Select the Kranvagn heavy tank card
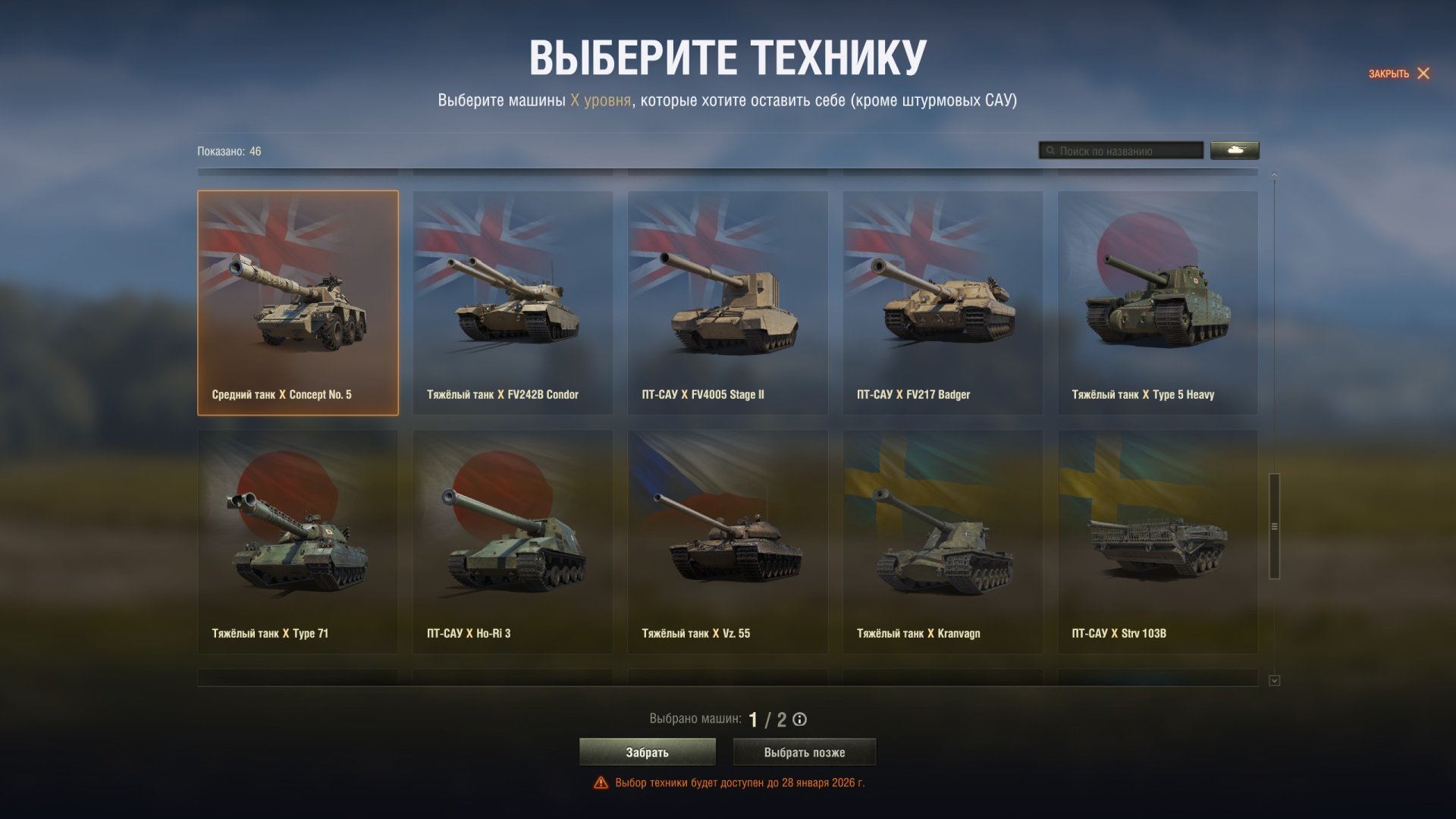 coord(943,541)
